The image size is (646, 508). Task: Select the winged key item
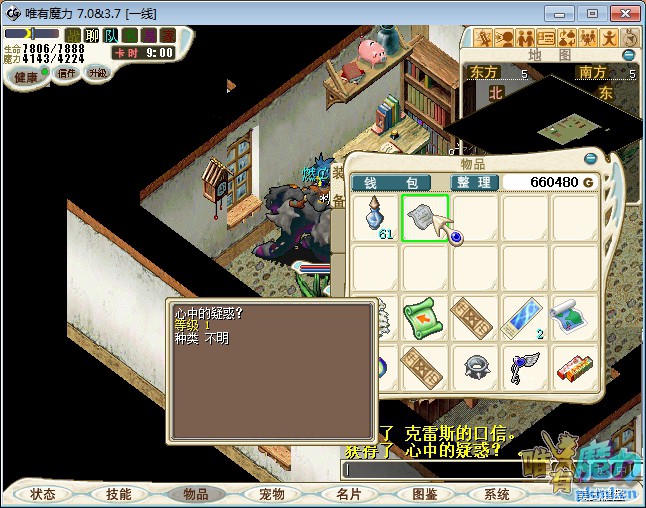pyautogui.click(x=525, y=367)
